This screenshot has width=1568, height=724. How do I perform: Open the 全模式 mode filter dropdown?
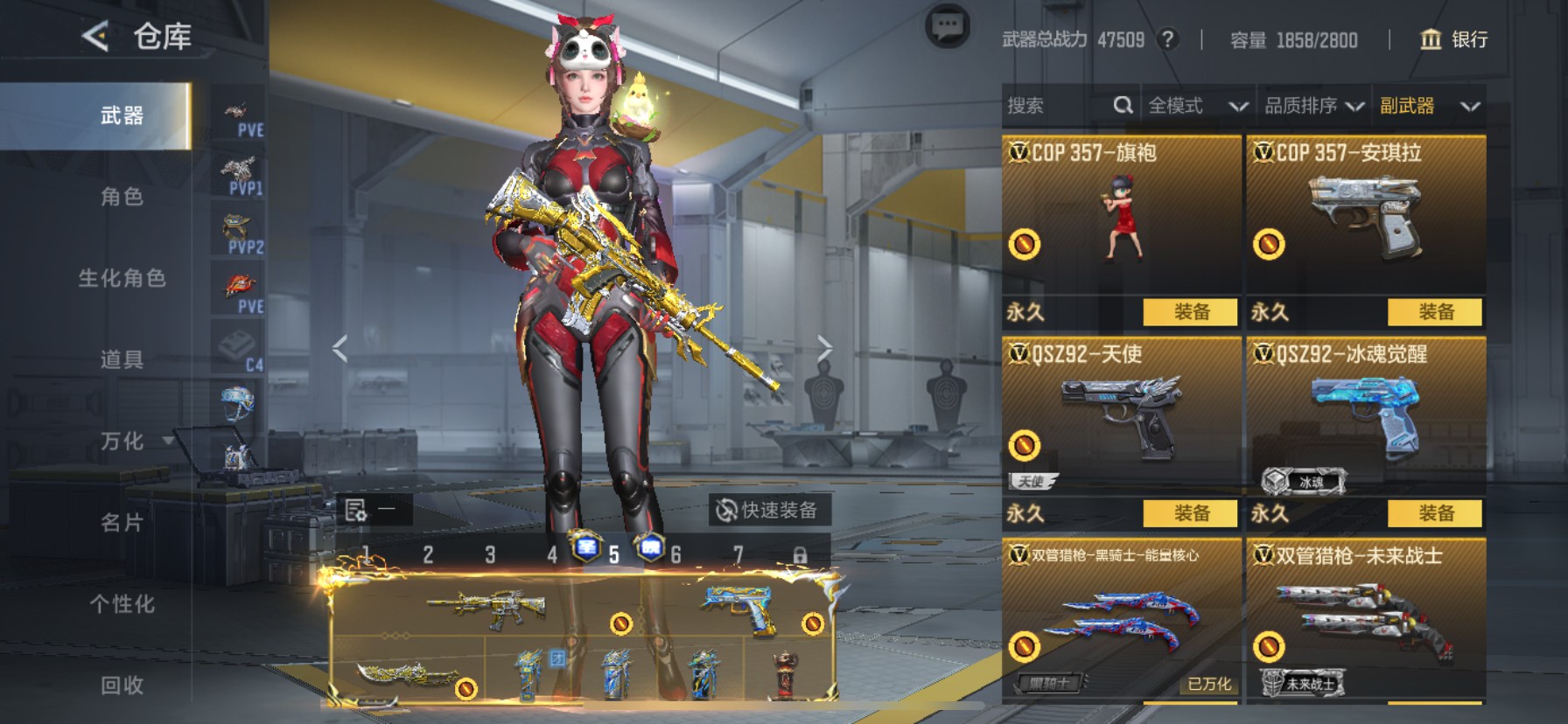point(1197,106)
